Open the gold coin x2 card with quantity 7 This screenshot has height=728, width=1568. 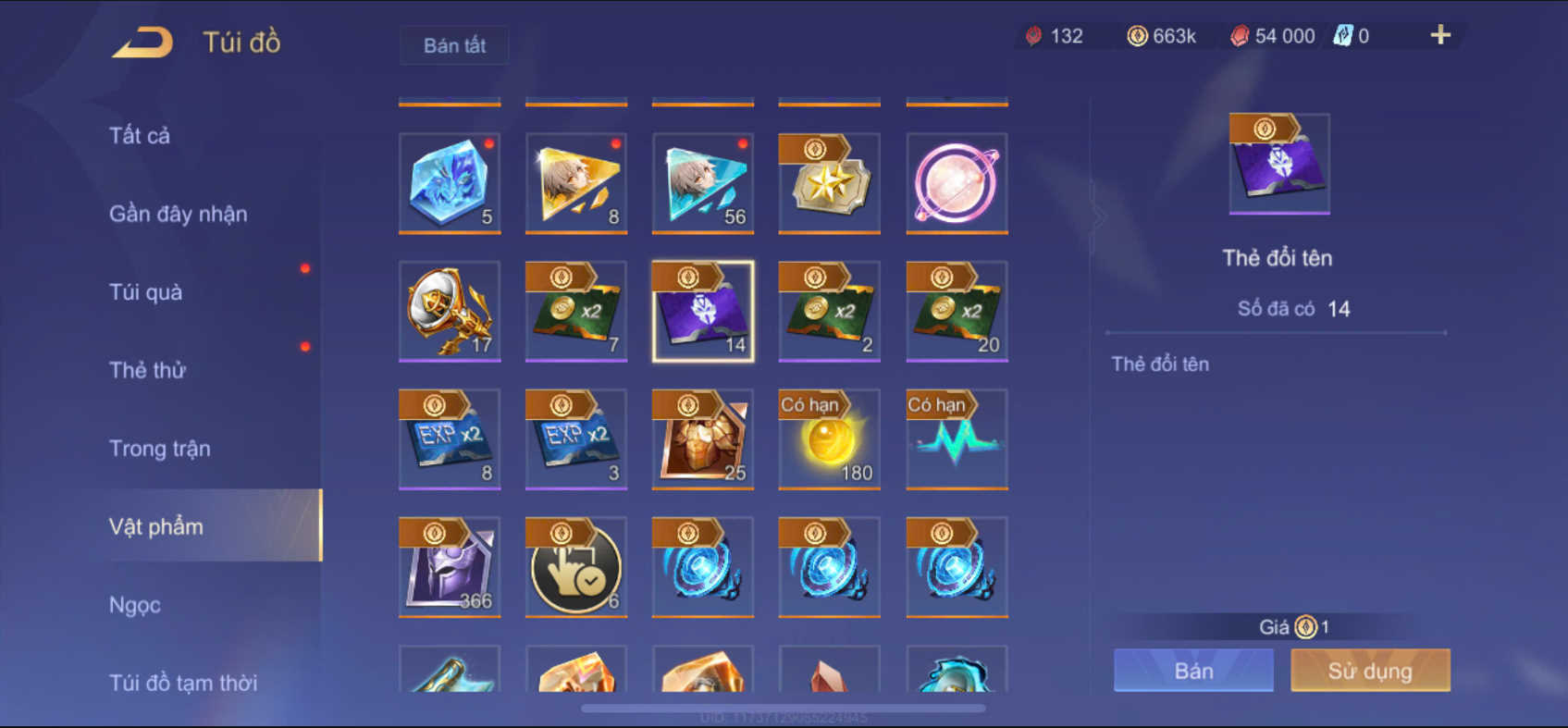click(575, 312)
